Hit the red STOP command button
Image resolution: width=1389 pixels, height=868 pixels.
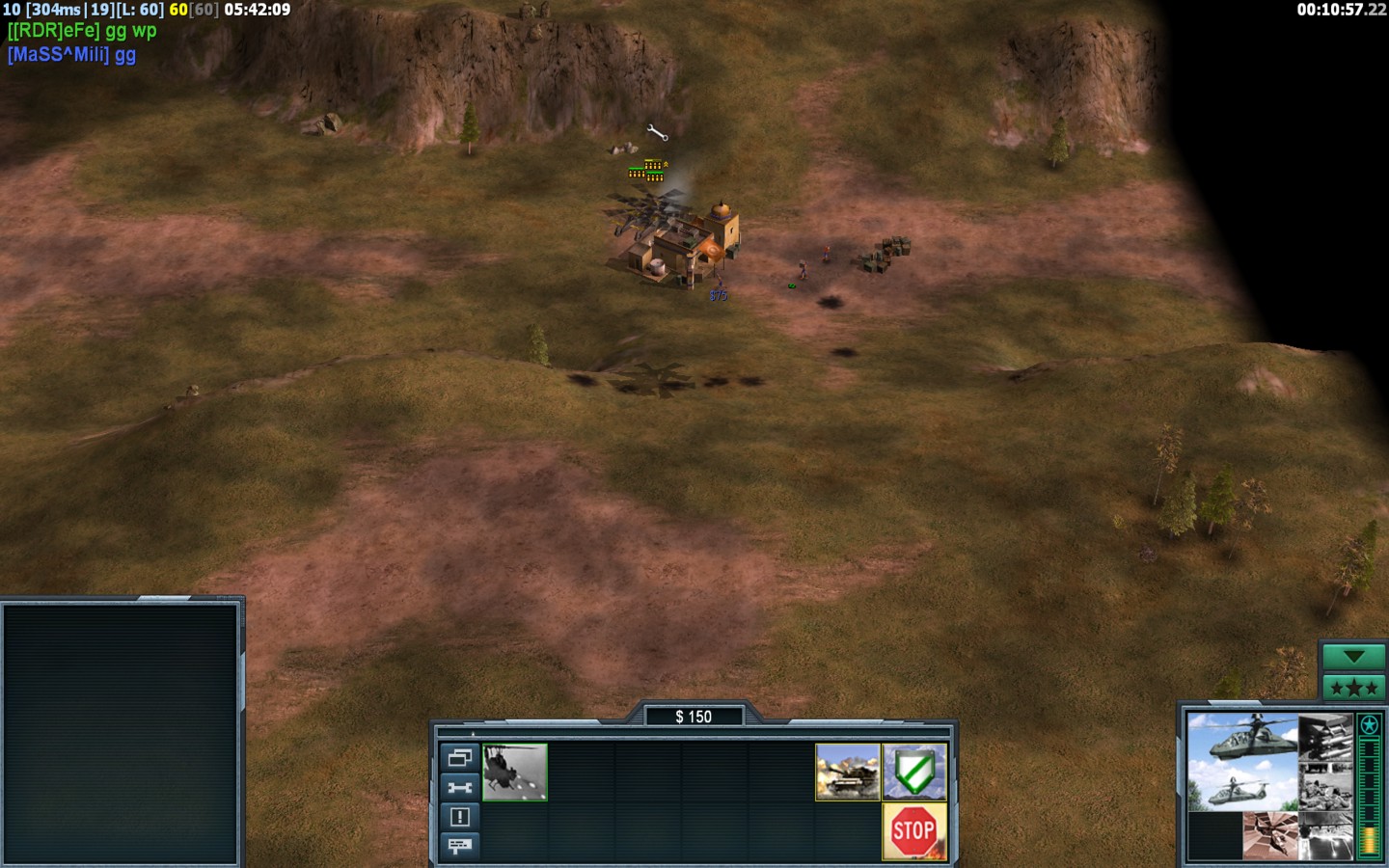point(914,830)
